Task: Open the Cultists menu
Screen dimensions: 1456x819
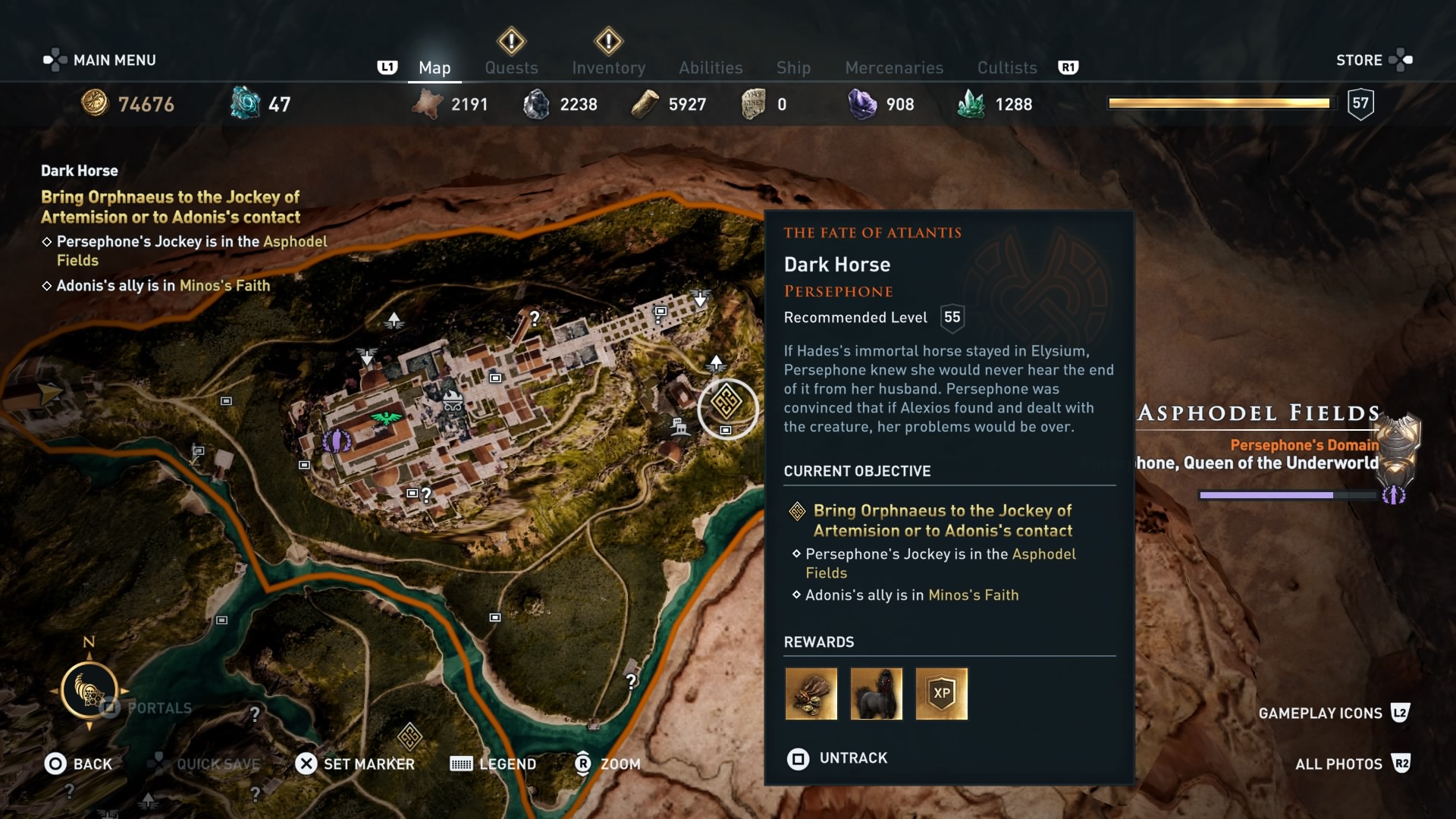Action: [x=1006, y=67]
